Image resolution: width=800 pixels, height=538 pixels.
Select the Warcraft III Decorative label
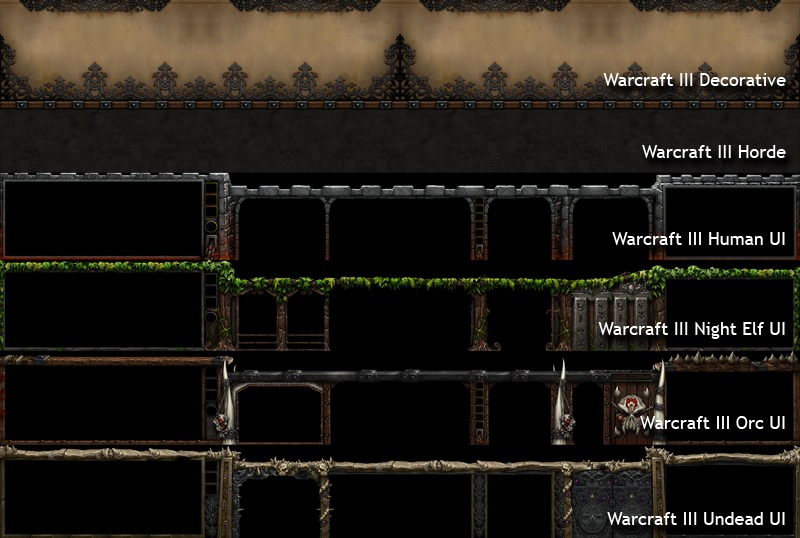click(694, 80)
